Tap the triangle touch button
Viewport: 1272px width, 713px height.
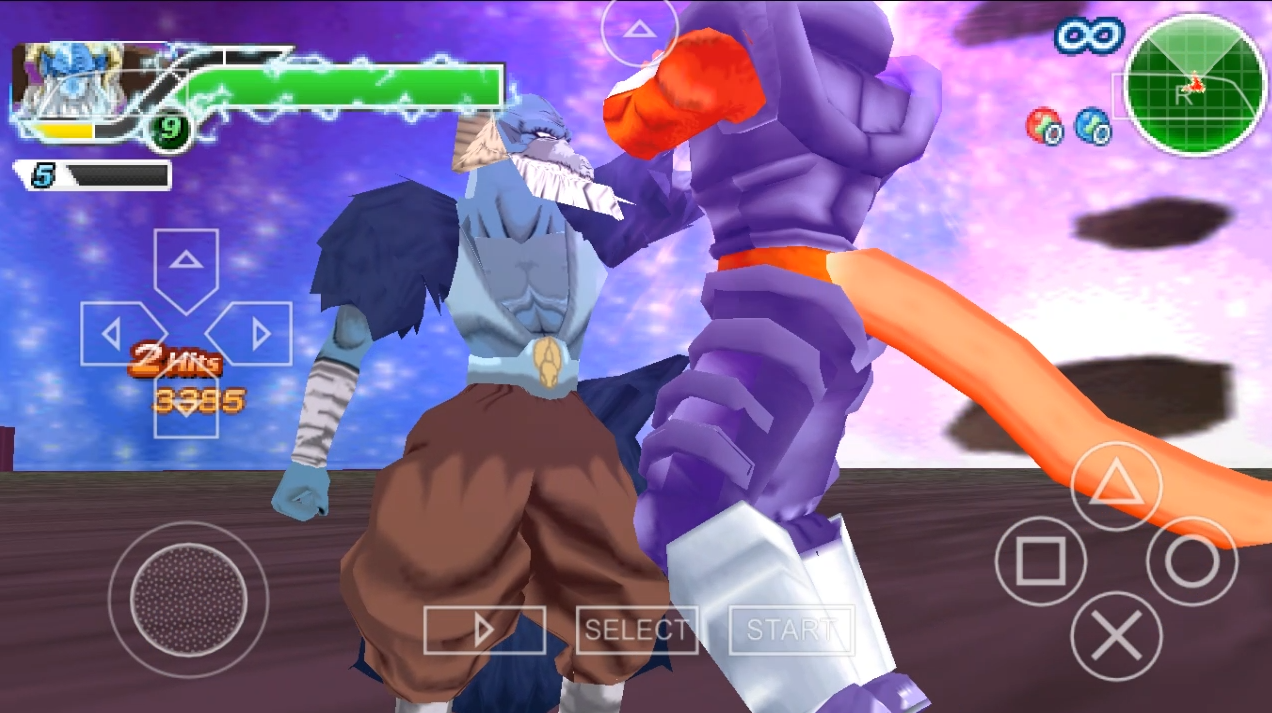pos(1115,487)
